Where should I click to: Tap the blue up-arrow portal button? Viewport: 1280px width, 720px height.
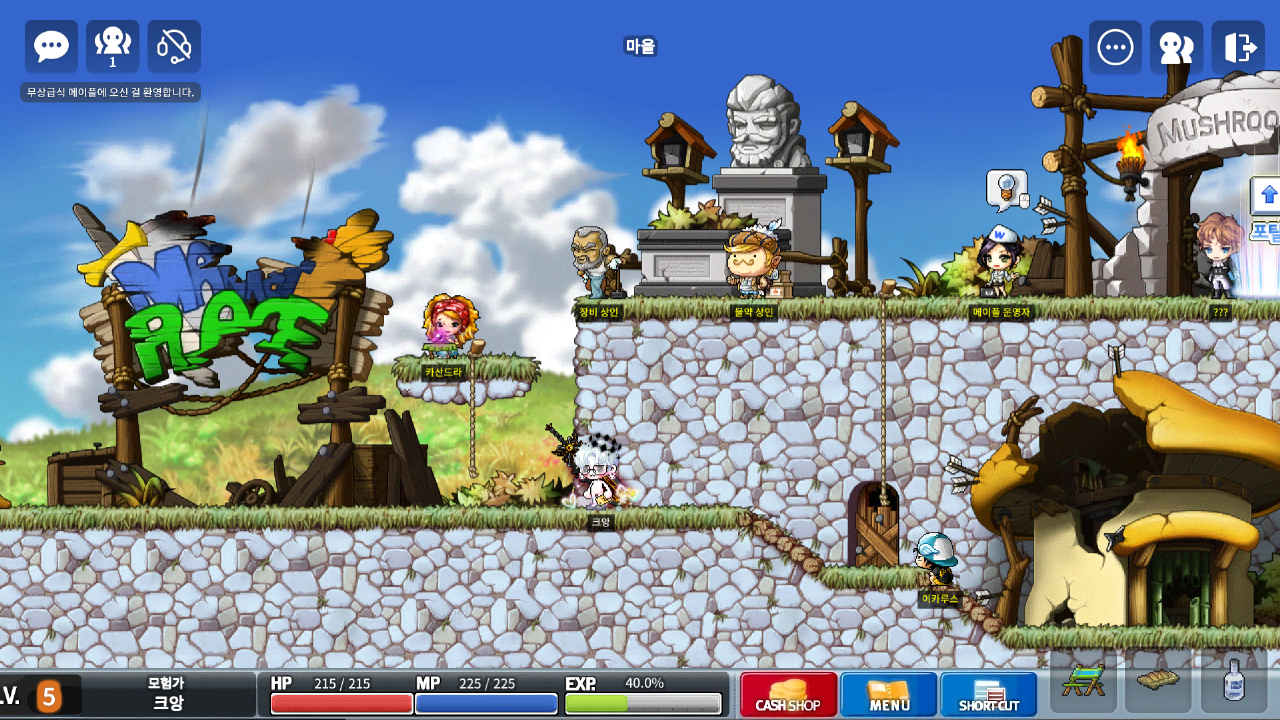coord(1268,195)
